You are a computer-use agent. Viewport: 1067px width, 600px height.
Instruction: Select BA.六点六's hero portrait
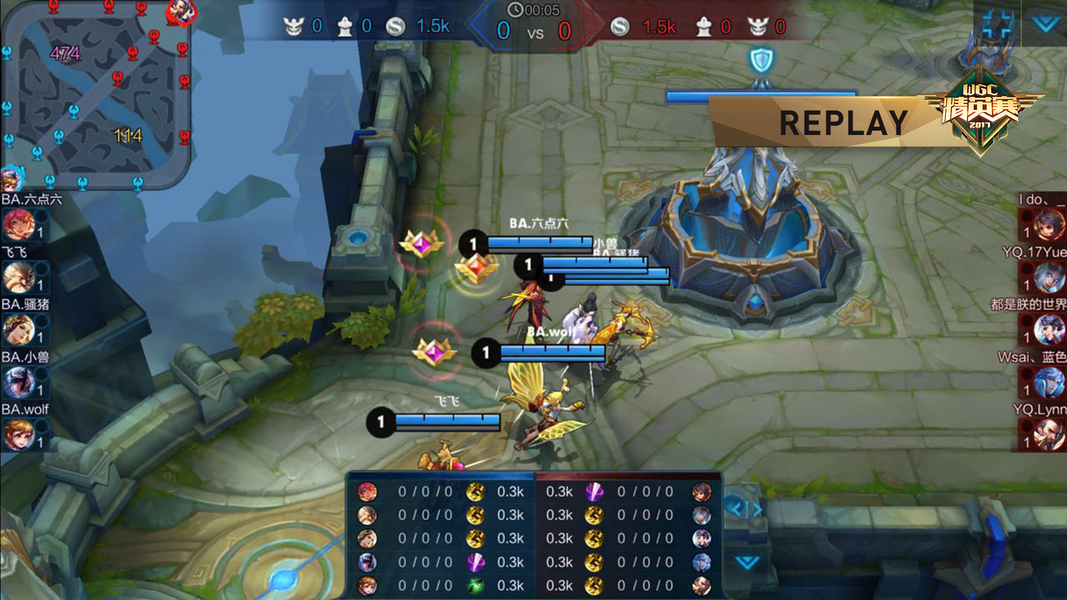tap(16, 226)
